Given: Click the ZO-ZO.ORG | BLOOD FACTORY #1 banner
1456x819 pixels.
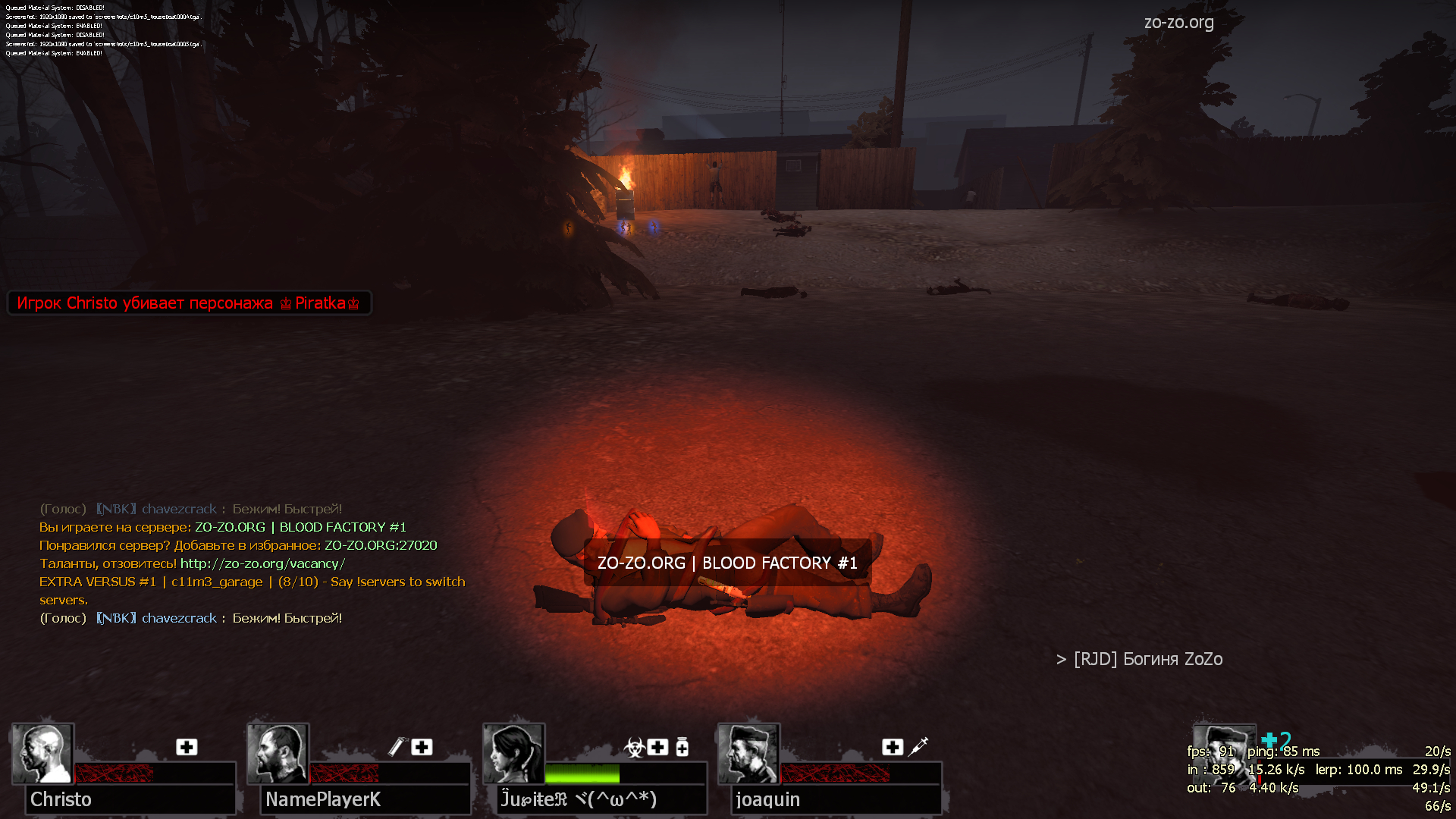Looking at the screenshot, I should 726,563.
